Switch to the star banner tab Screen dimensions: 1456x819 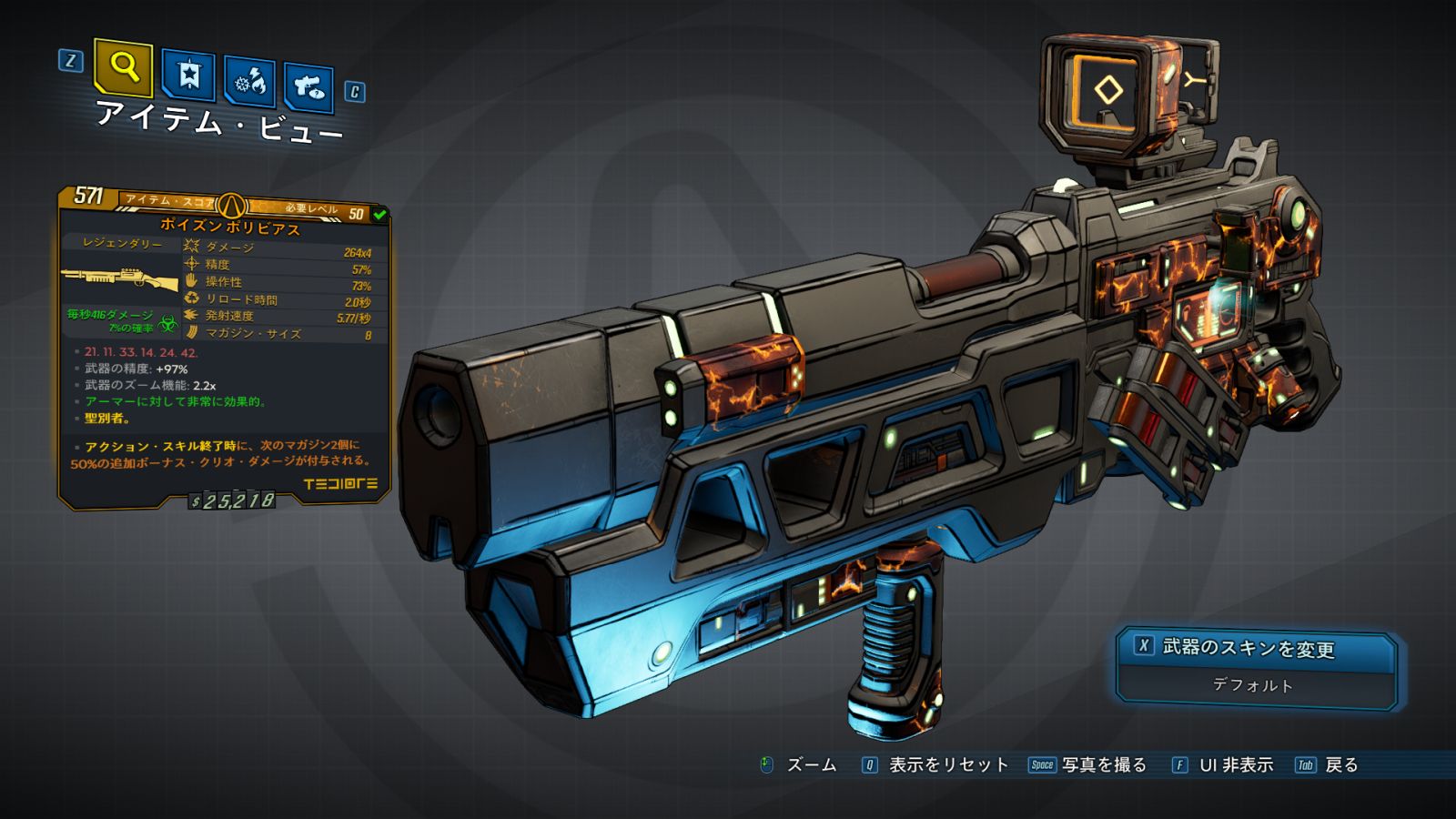(188, 75)
